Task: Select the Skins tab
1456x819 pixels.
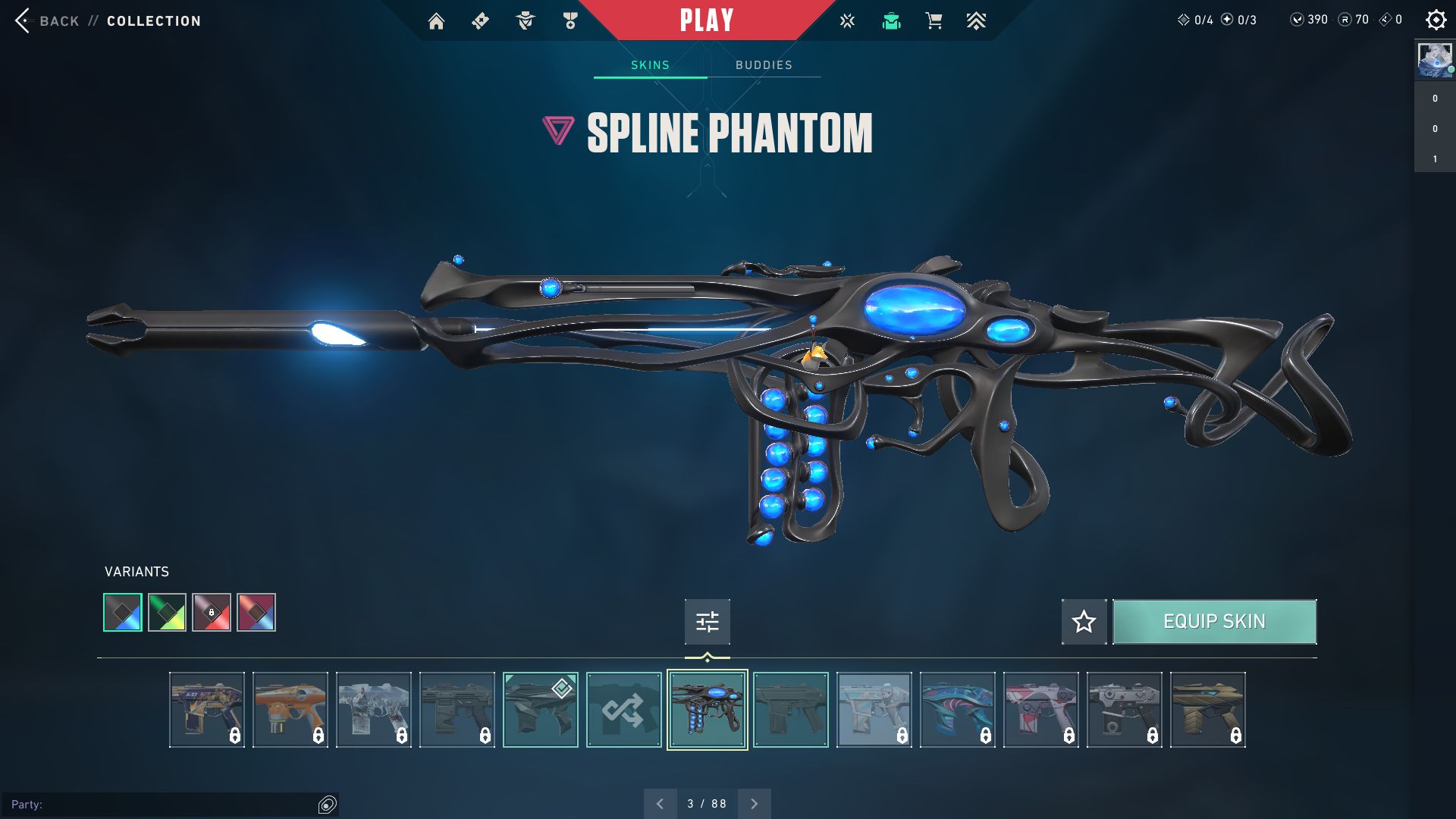Action: click(650, 65)
